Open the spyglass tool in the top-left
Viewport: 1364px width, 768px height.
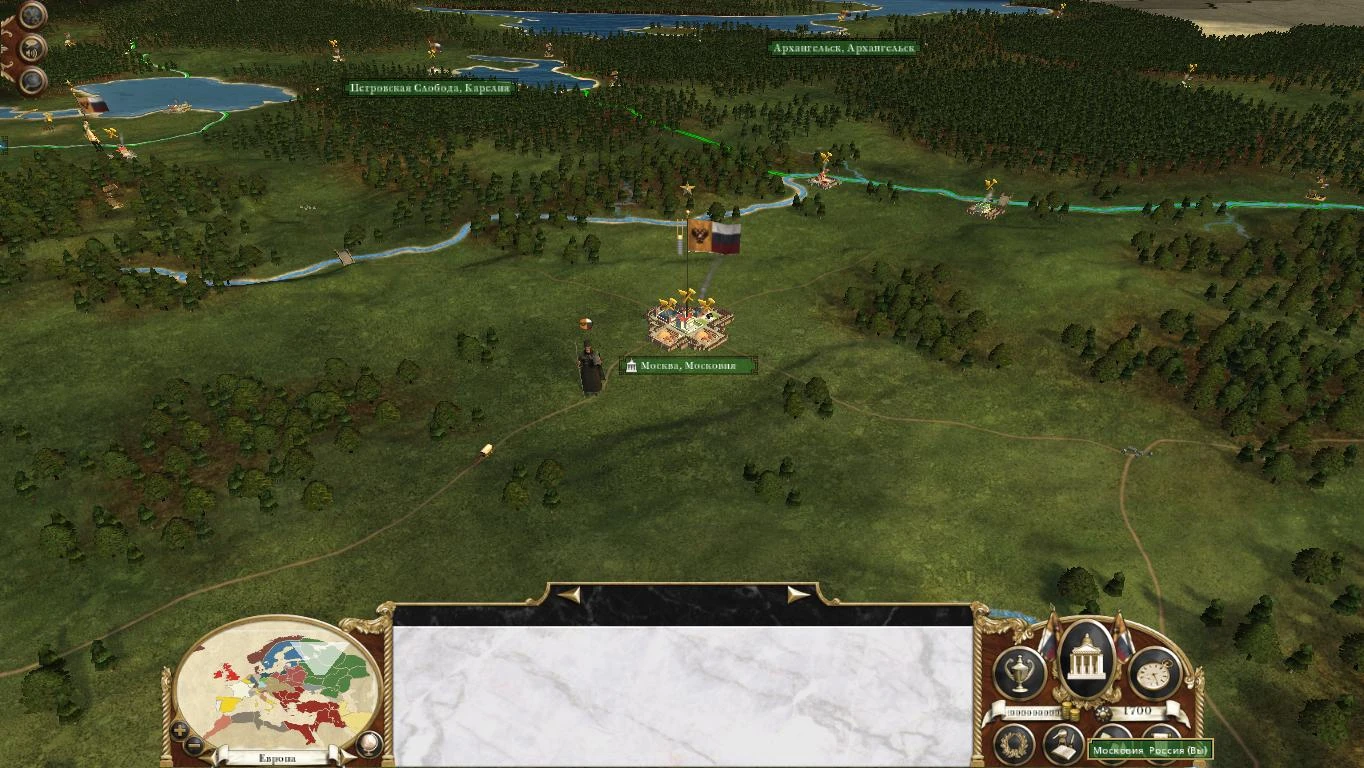click(x=31, y=82)
